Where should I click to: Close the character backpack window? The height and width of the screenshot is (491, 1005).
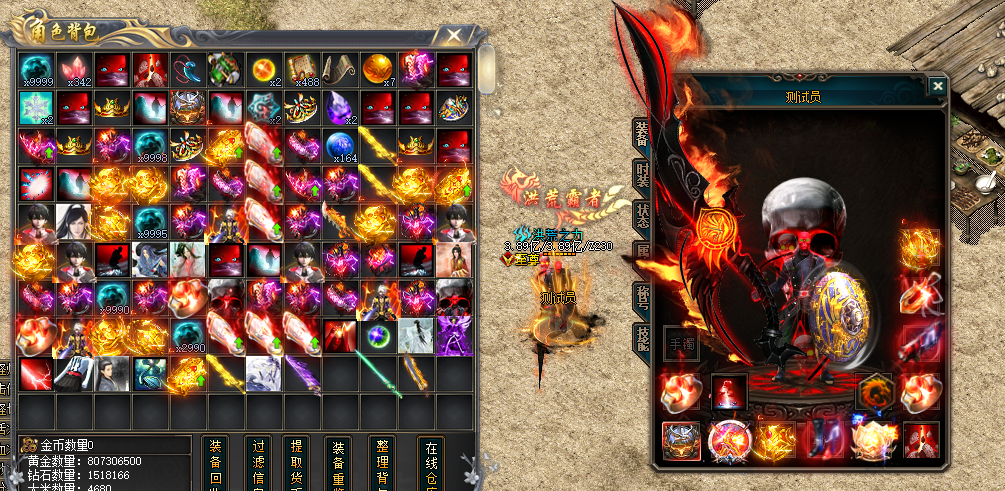click(x=455, y=36)
